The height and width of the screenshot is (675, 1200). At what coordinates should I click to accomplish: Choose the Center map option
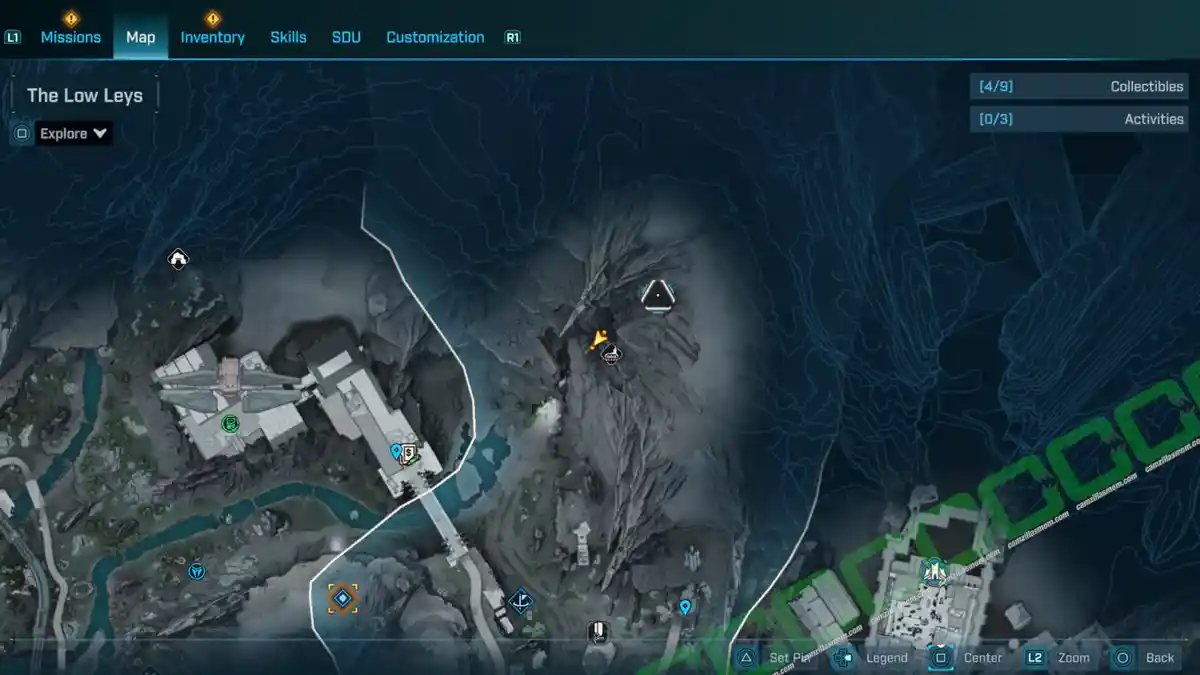click(x=969, y=657)
